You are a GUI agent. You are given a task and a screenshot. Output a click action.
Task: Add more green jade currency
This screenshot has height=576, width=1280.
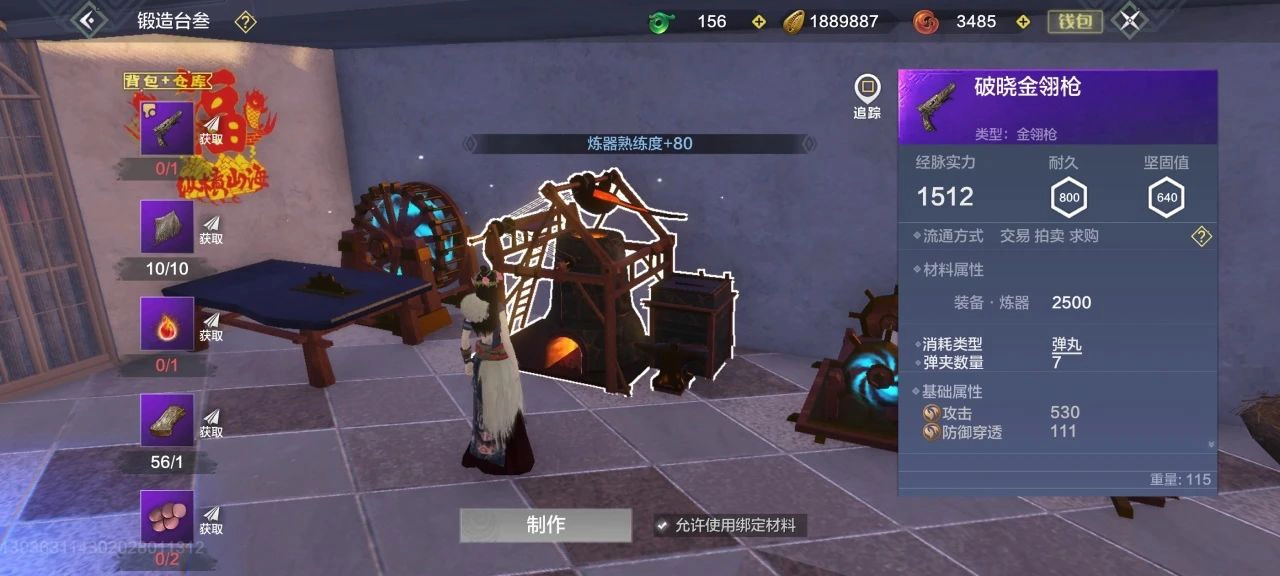click(758, 22)
